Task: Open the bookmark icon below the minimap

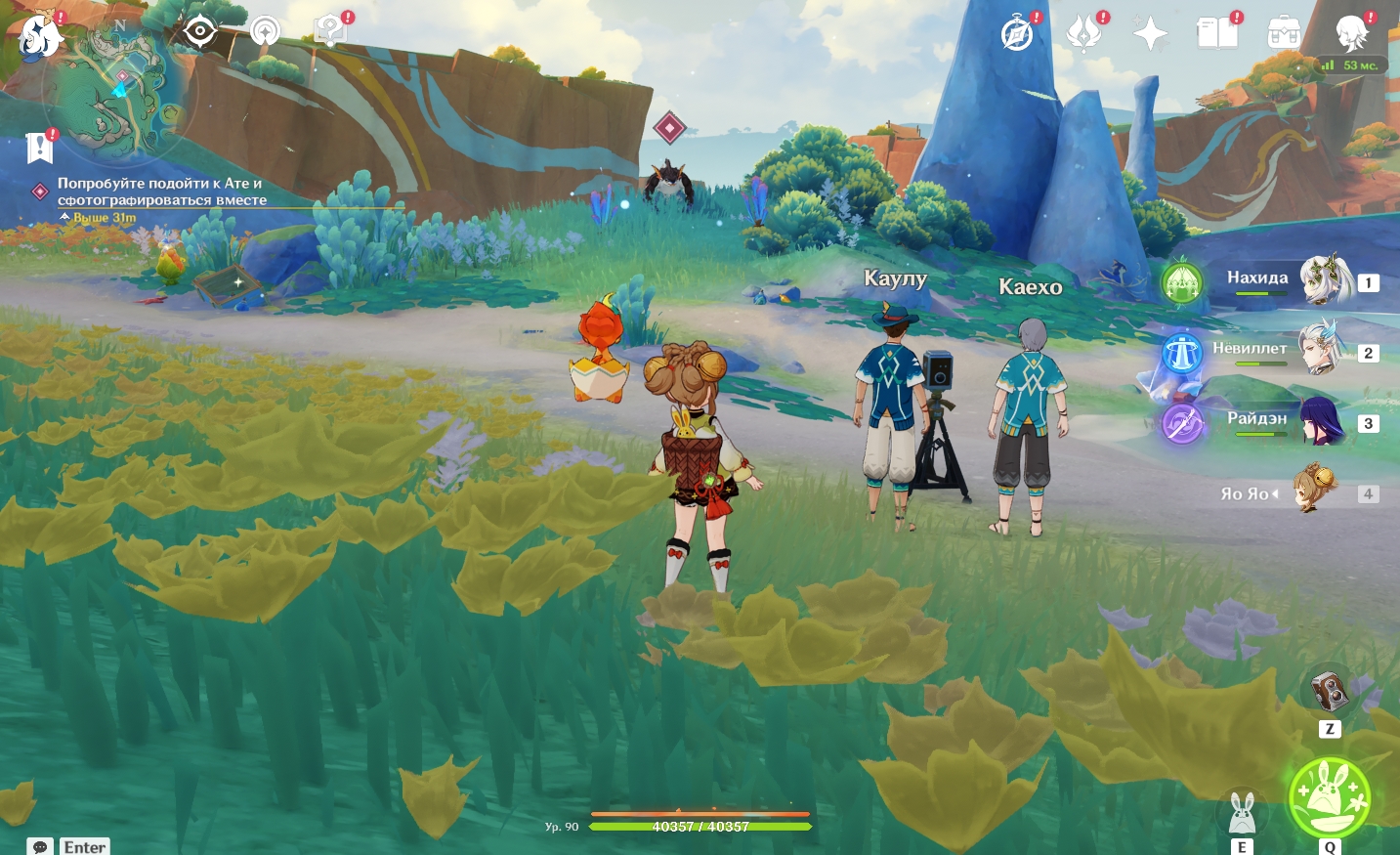Action: [x=39, y=148]
